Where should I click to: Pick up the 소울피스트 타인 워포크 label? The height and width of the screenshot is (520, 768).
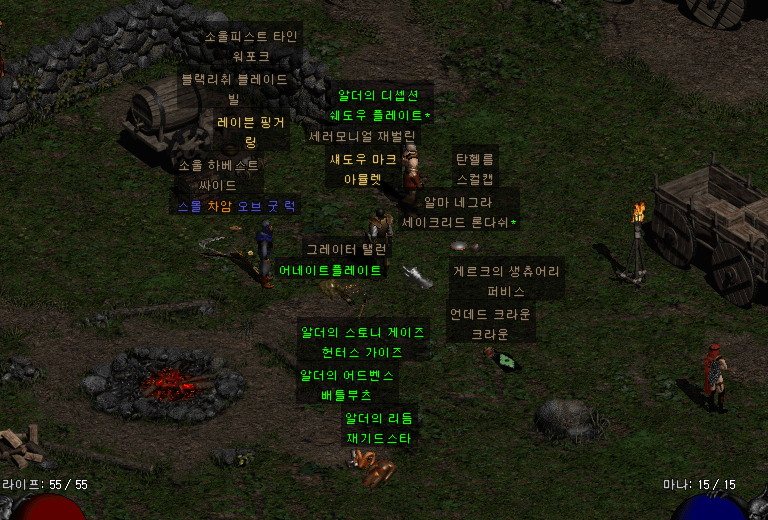point(250,46)
